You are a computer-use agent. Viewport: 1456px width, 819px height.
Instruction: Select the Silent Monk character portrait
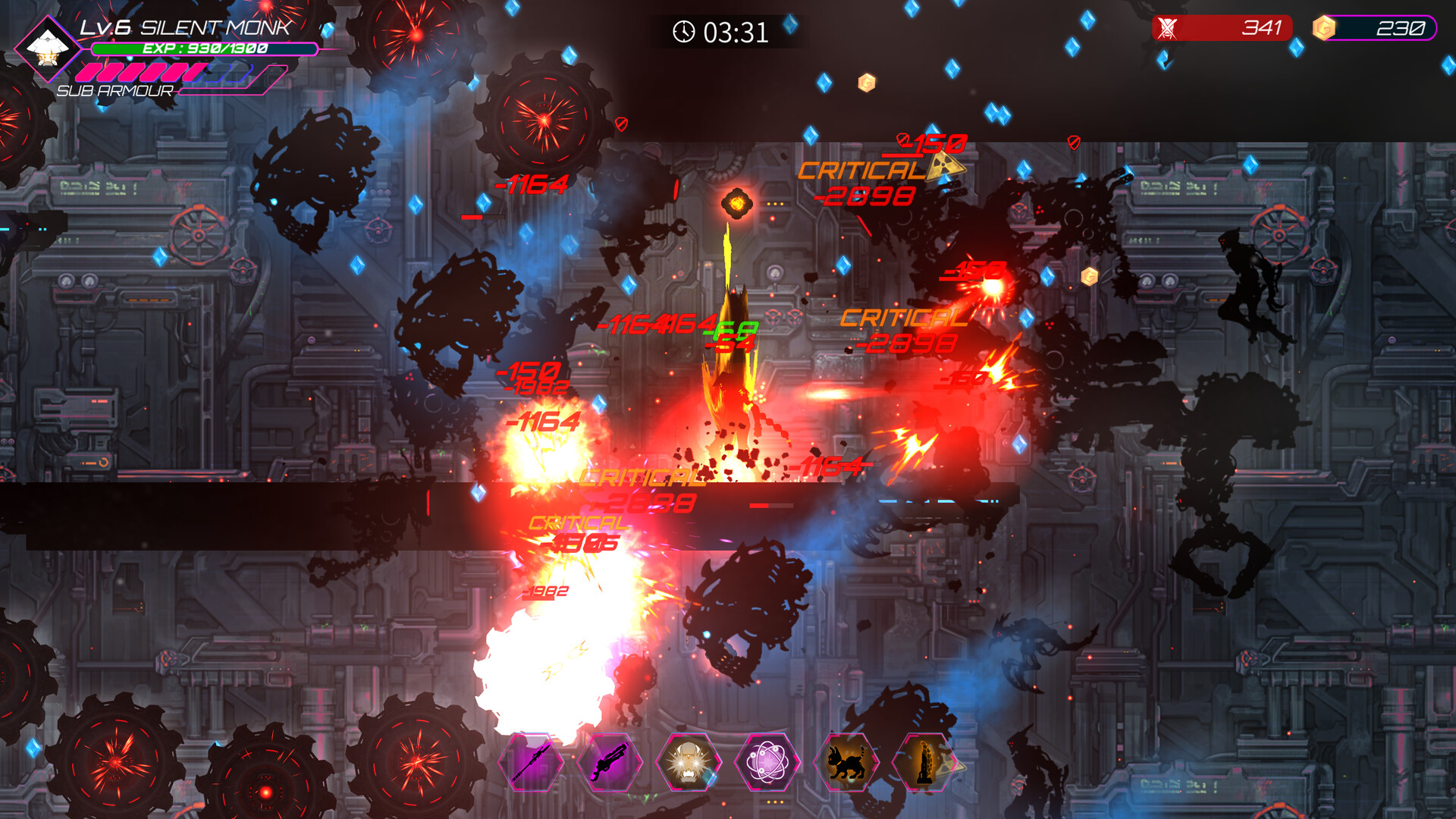coord(49,49)
